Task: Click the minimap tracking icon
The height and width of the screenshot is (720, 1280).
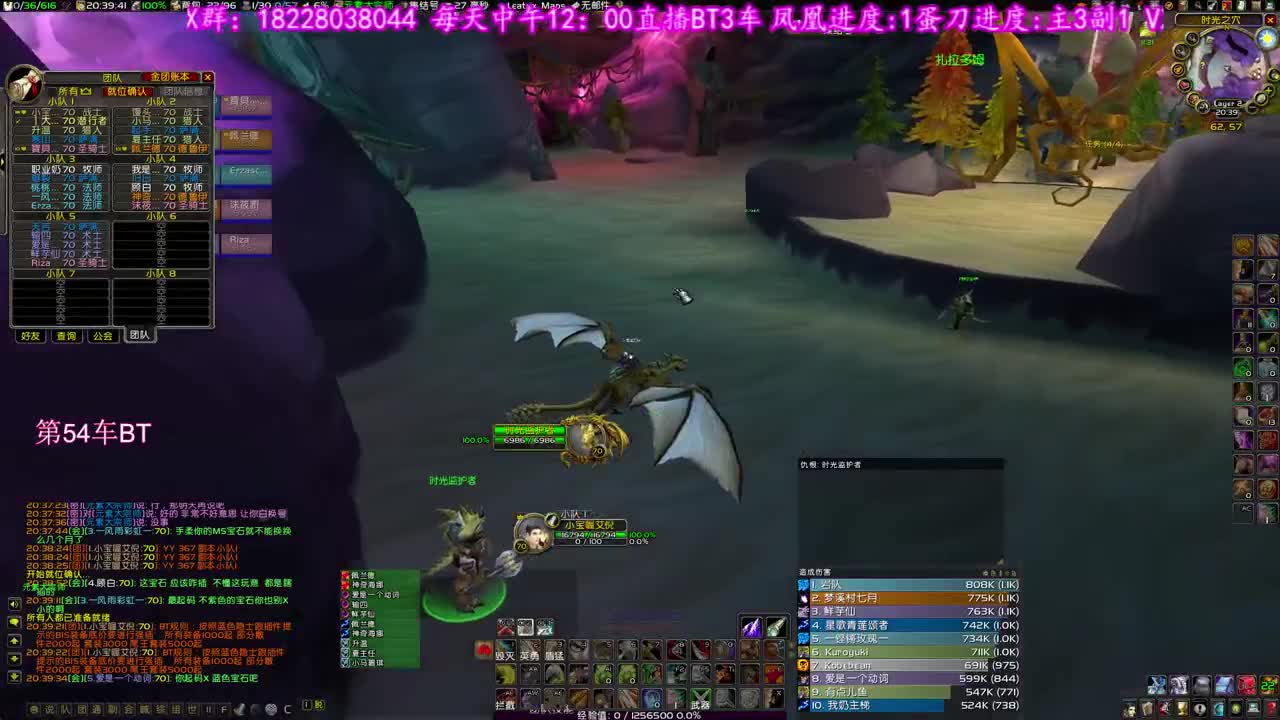Action: click(1192, 38)
